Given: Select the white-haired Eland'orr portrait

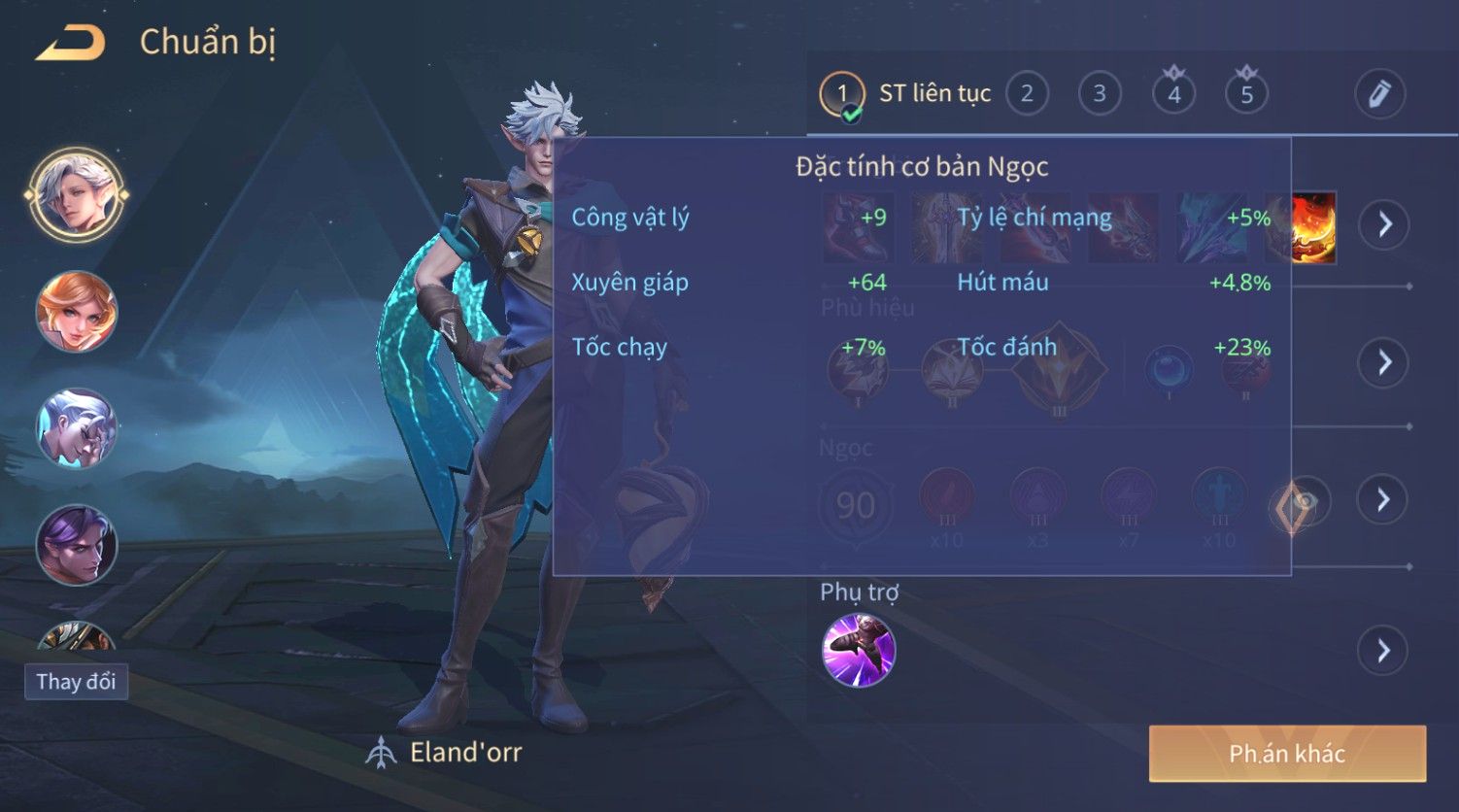Looking at the screenshot, I should (x=77, y=194).
